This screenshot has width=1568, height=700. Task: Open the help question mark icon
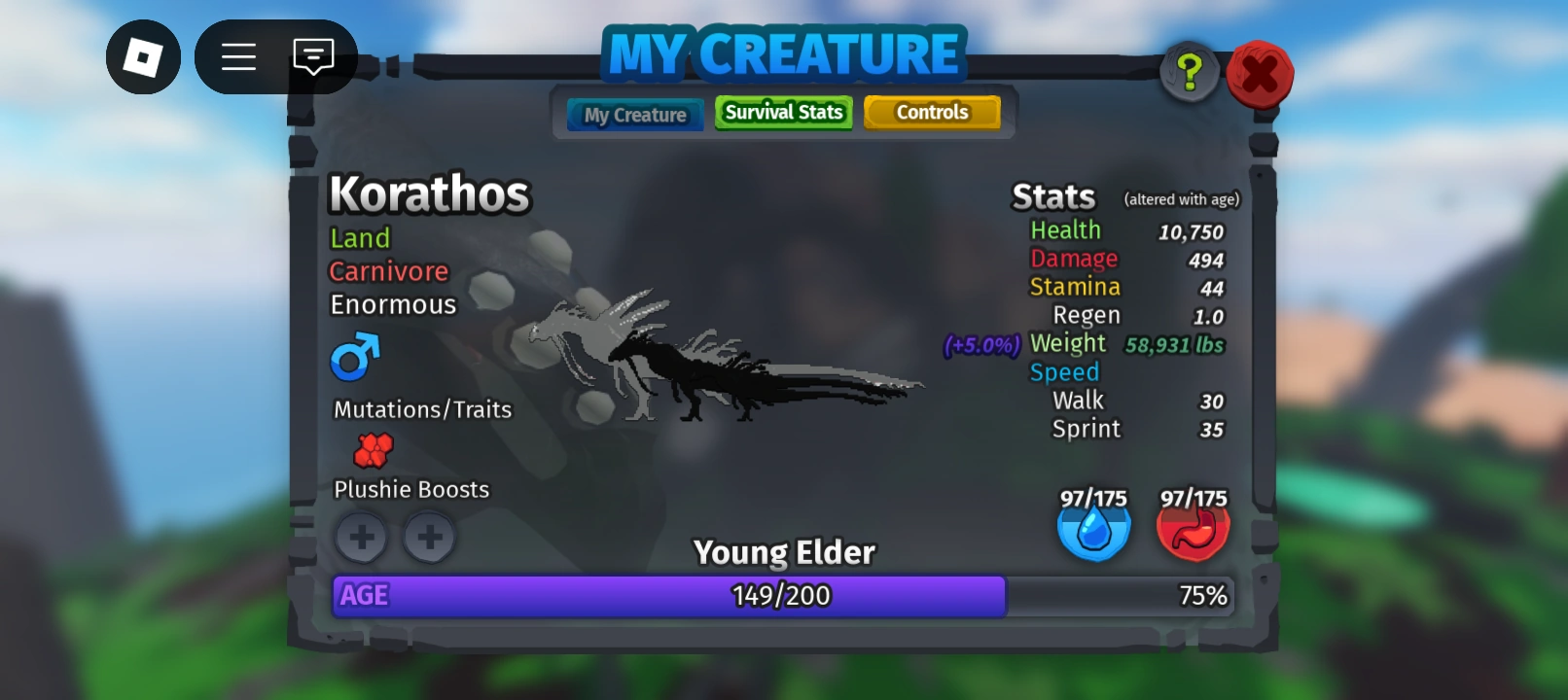1189,71
